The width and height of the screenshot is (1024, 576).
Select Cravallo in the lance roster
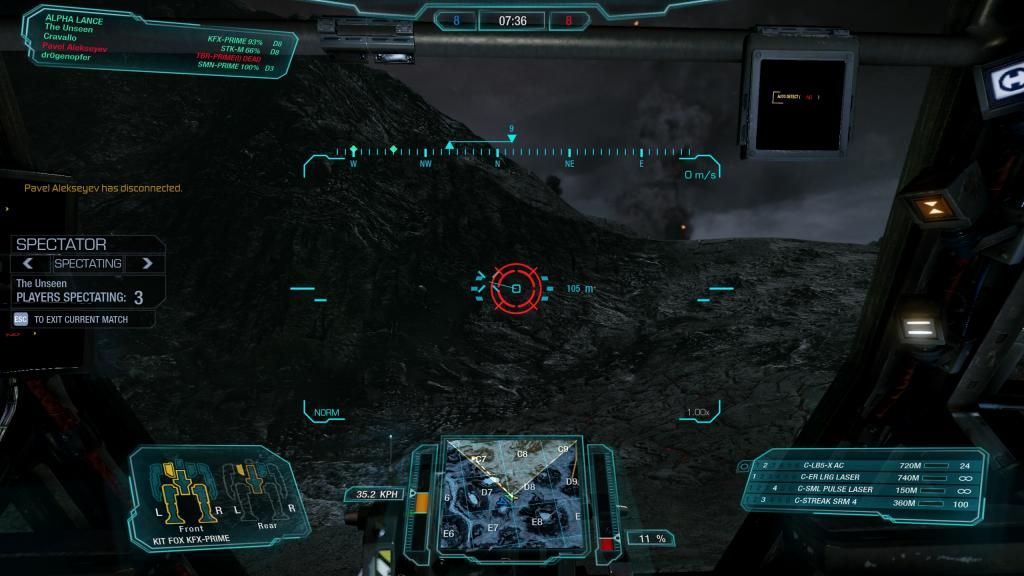(62, 37)
